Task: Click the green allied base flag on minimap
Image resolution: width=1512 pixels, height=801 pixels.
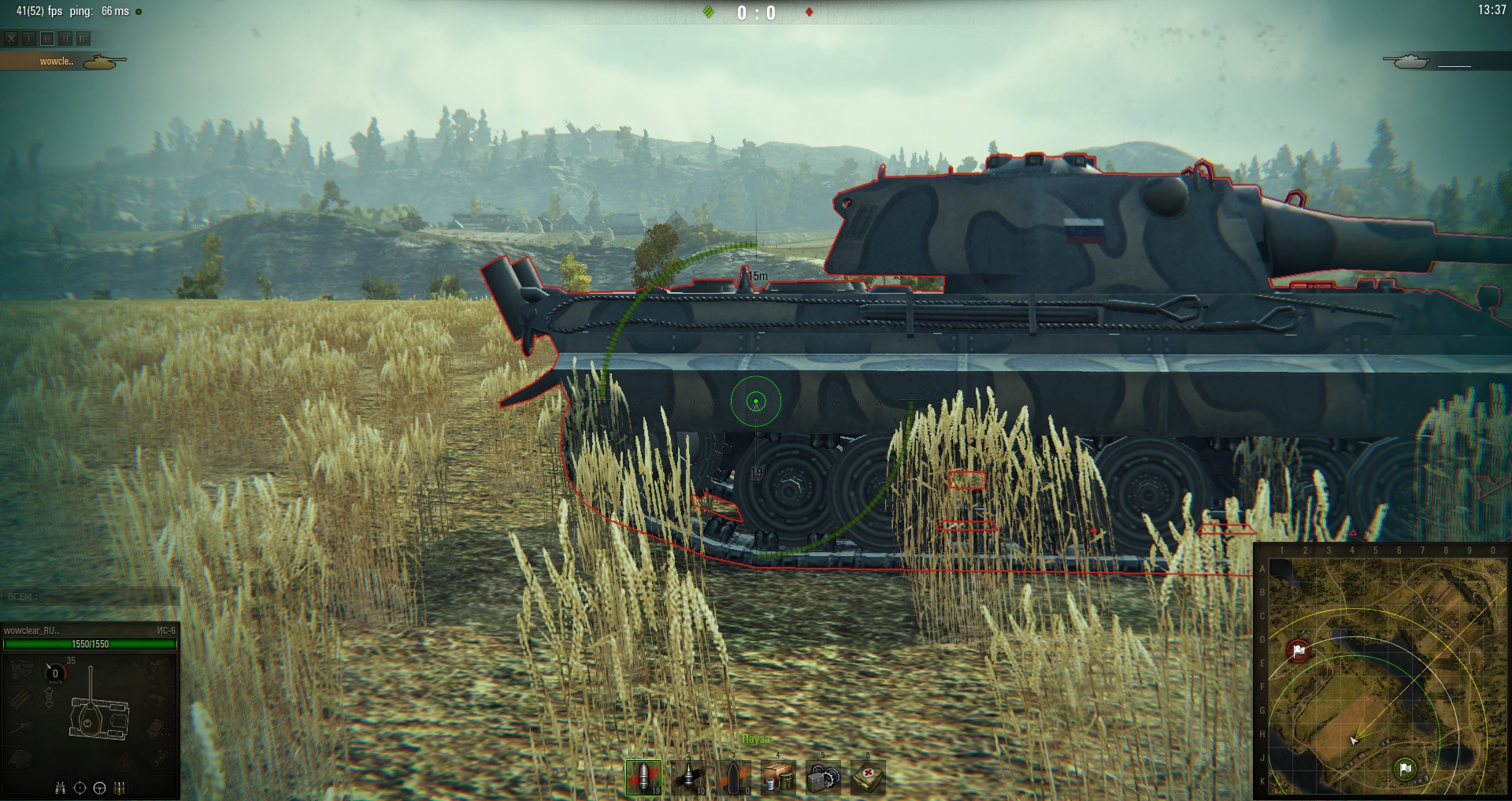Action: pos(1406,768)
